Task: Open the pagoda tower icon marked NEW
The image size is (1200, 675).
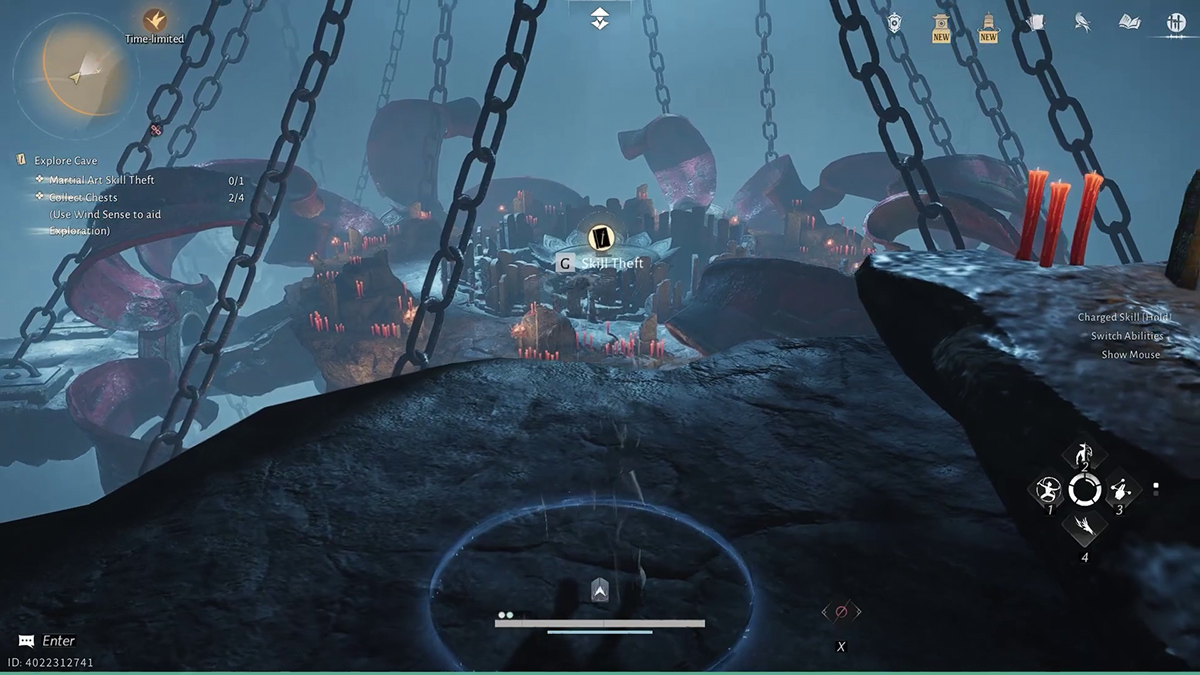Action: click(988, 25)
